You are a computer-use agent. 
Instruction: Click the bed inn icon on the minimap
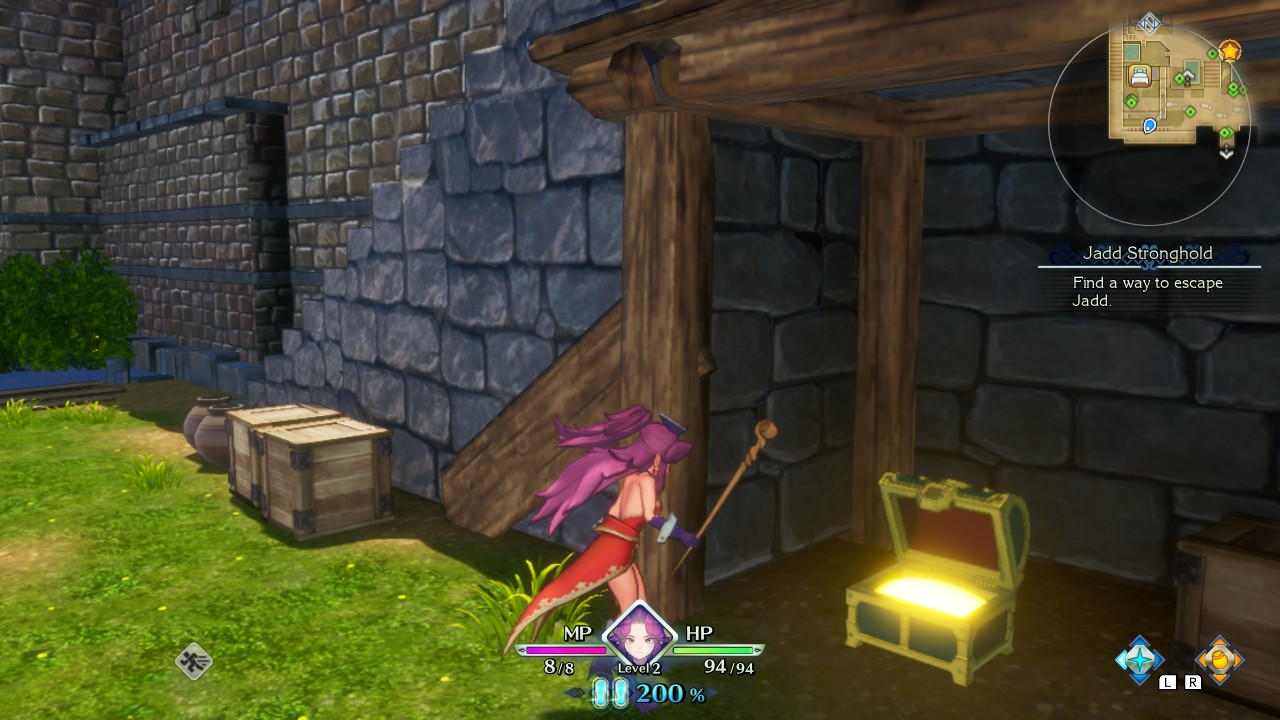click(x=1139, y=75)
